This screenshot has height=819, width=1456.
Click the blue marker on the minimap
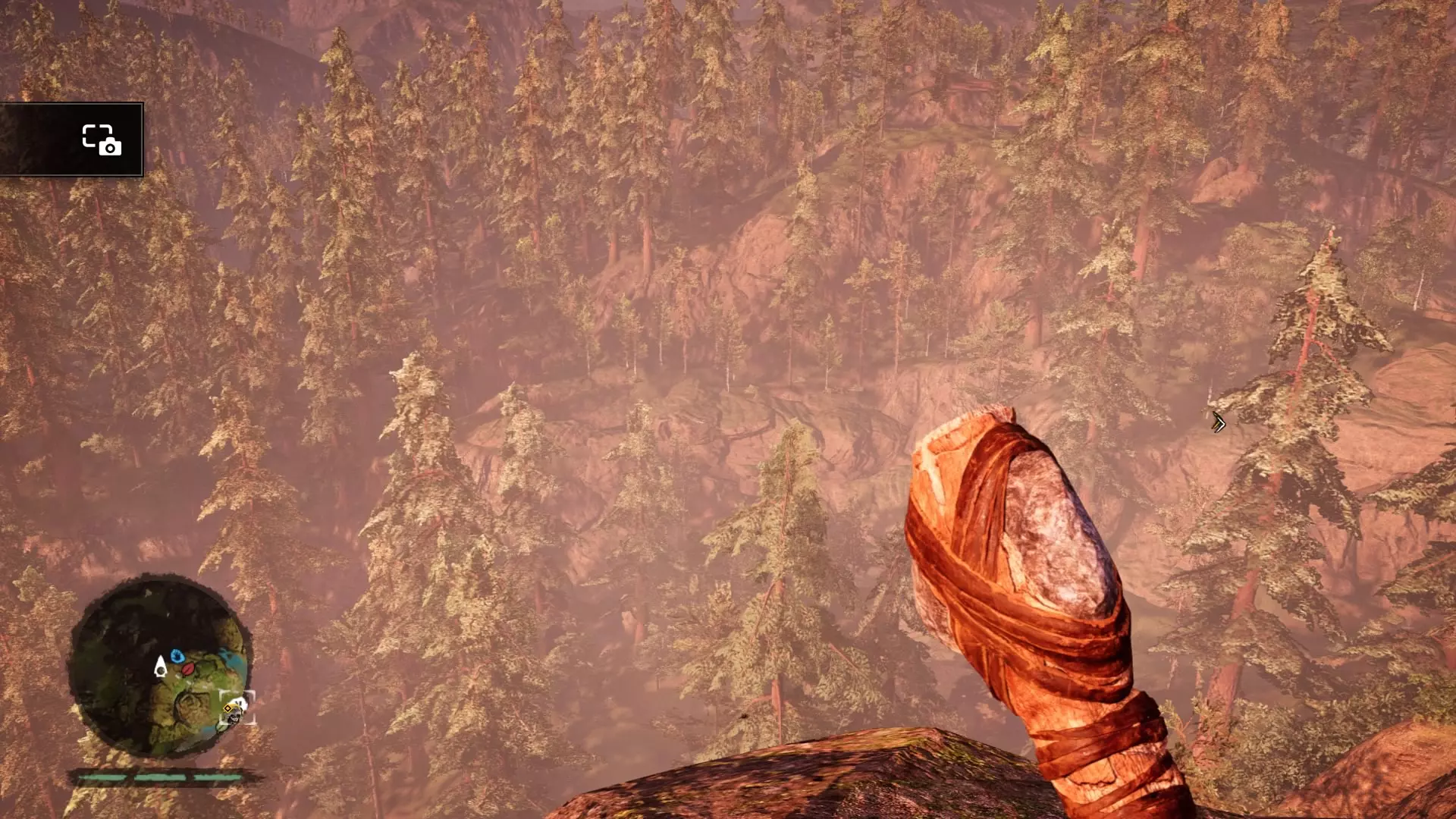(x=177, y=655)
